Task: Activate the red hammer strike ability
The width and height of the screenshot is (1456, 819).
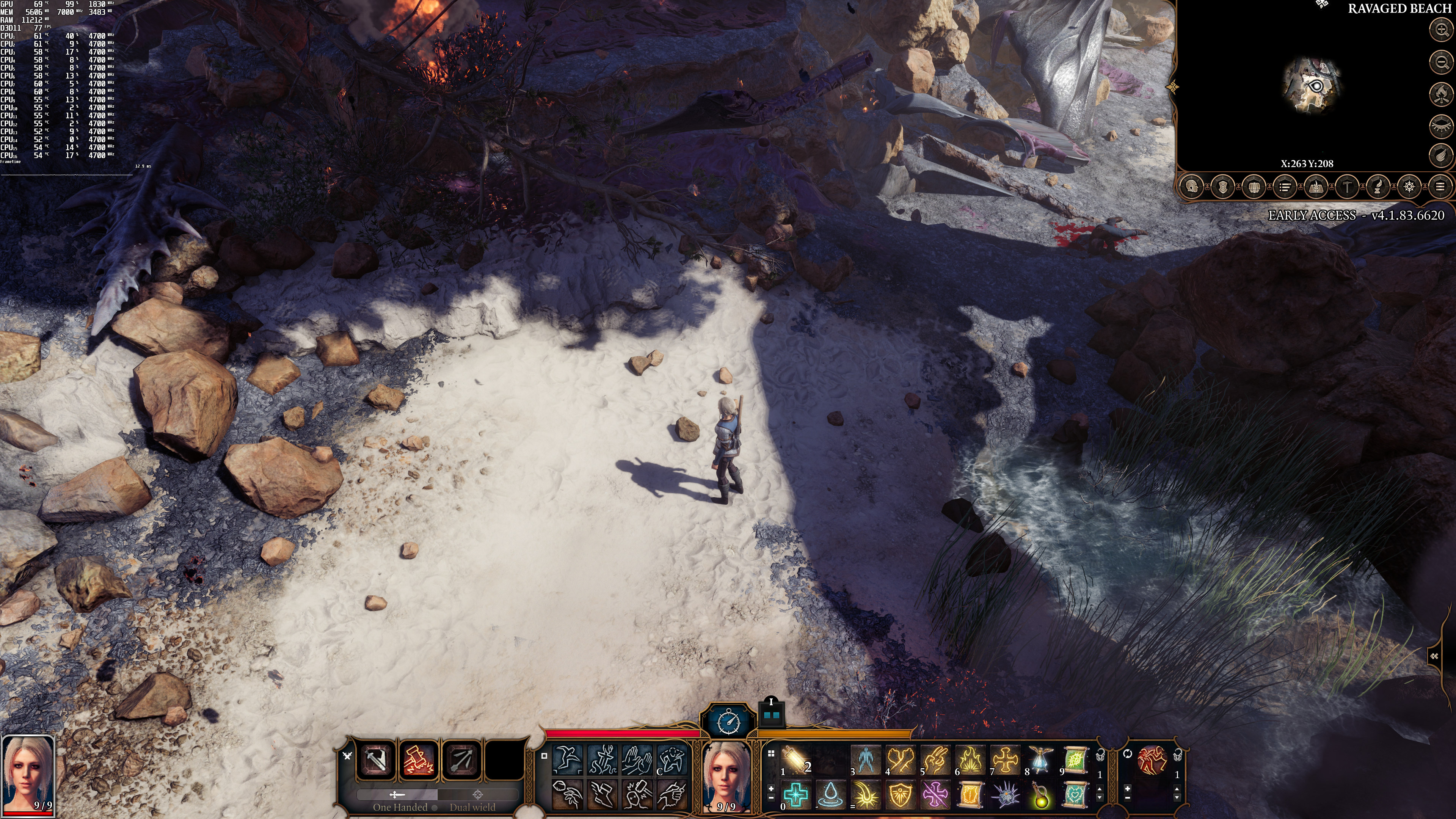Action: [419, 759]
